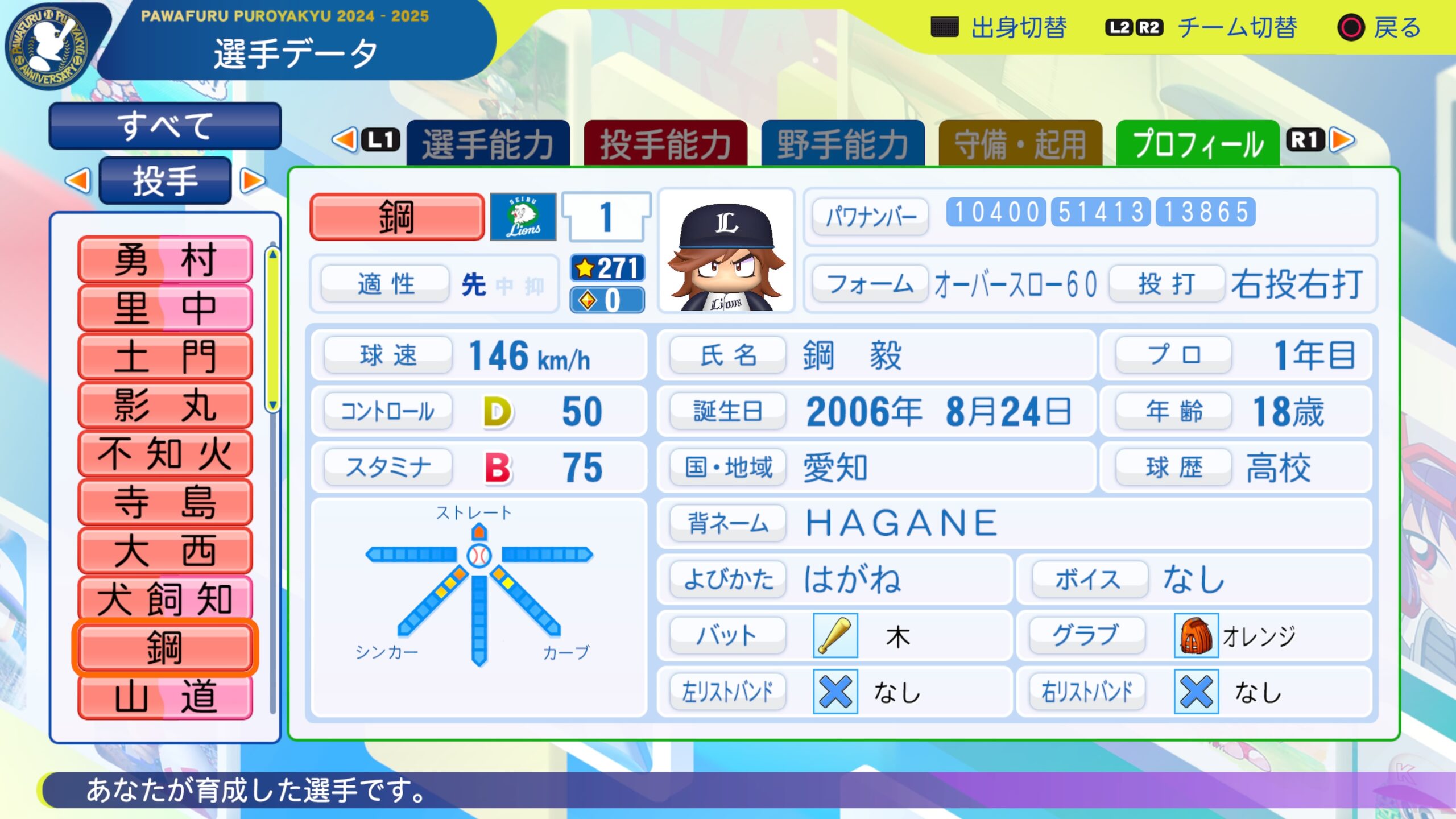Choose player 山道 from the list
Image resolution: width=1456 pixels, height=819 pixels.
[165, 697]
